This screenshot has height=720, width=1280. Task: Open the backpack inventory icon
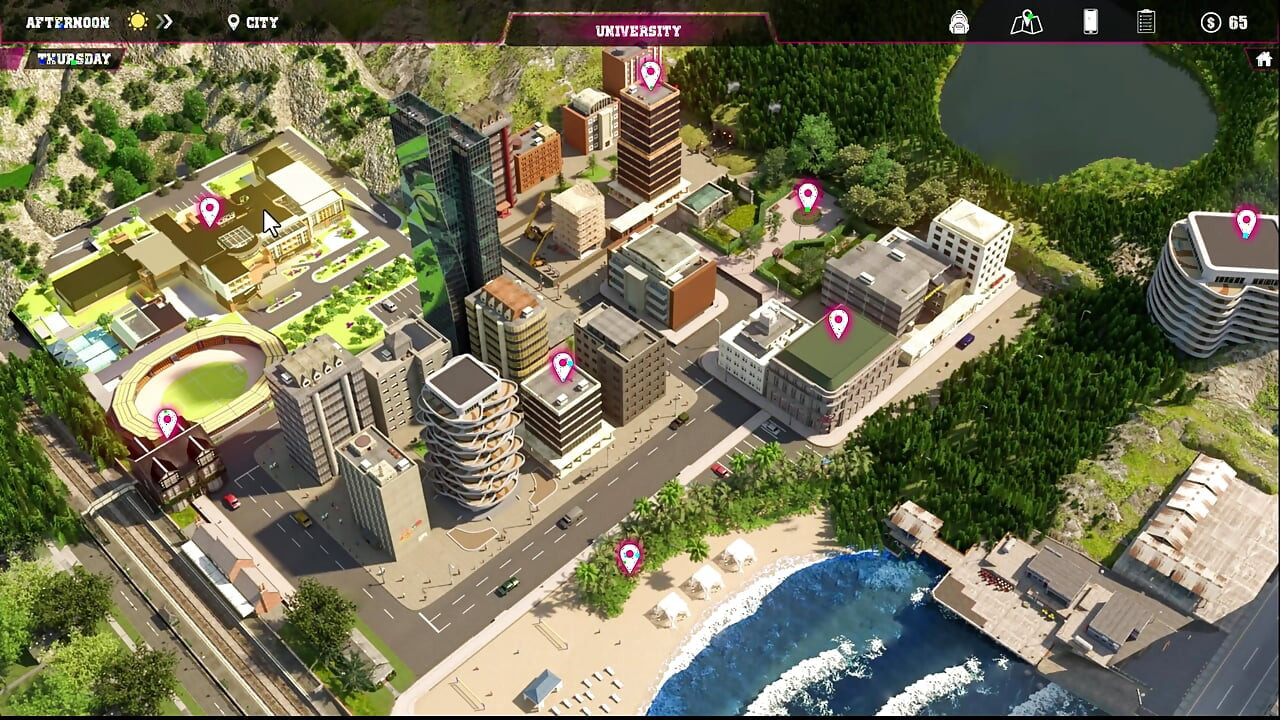(x=959, y=22)
